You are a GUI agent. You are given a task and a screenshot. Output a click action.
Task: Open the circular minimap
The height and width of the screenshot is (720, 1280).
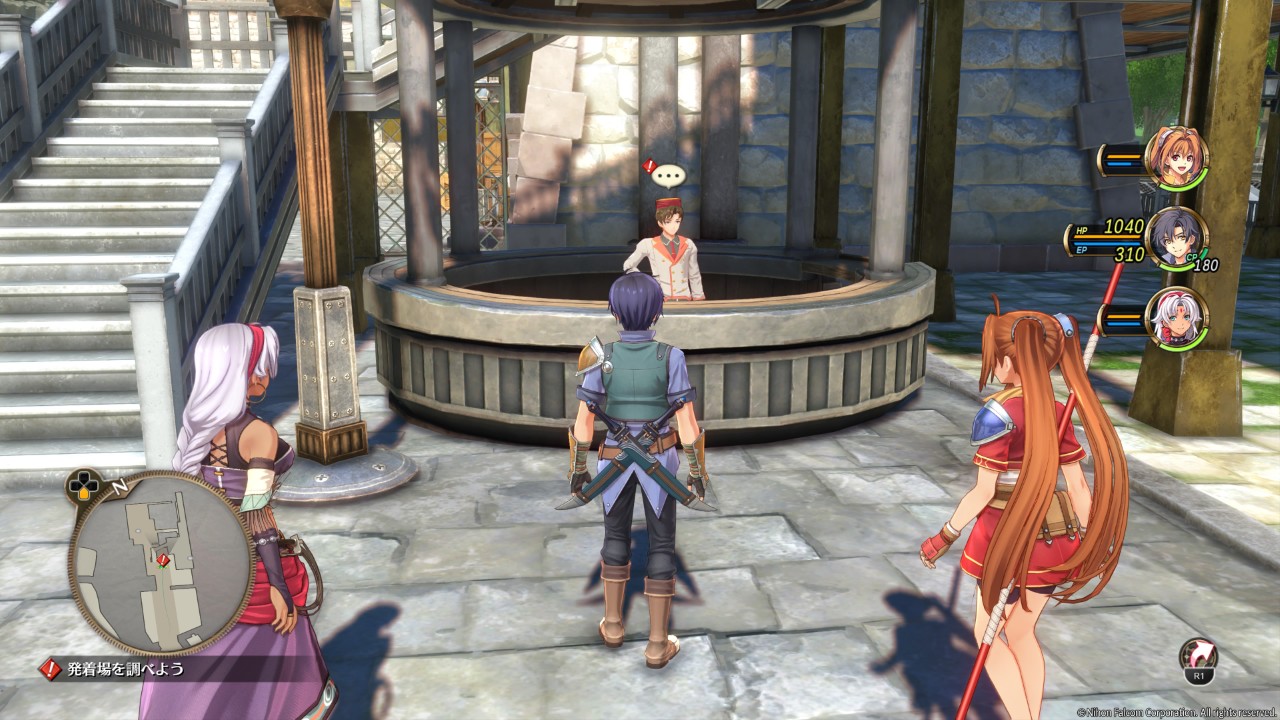click(x=161, y=563)
